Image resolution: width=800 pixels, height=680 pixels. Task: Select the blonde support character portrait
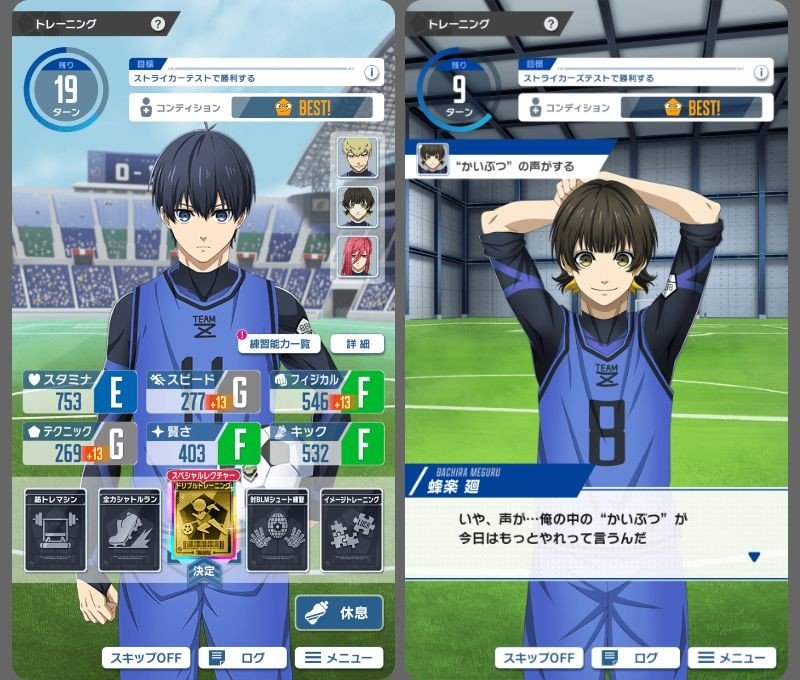[357, 157]
